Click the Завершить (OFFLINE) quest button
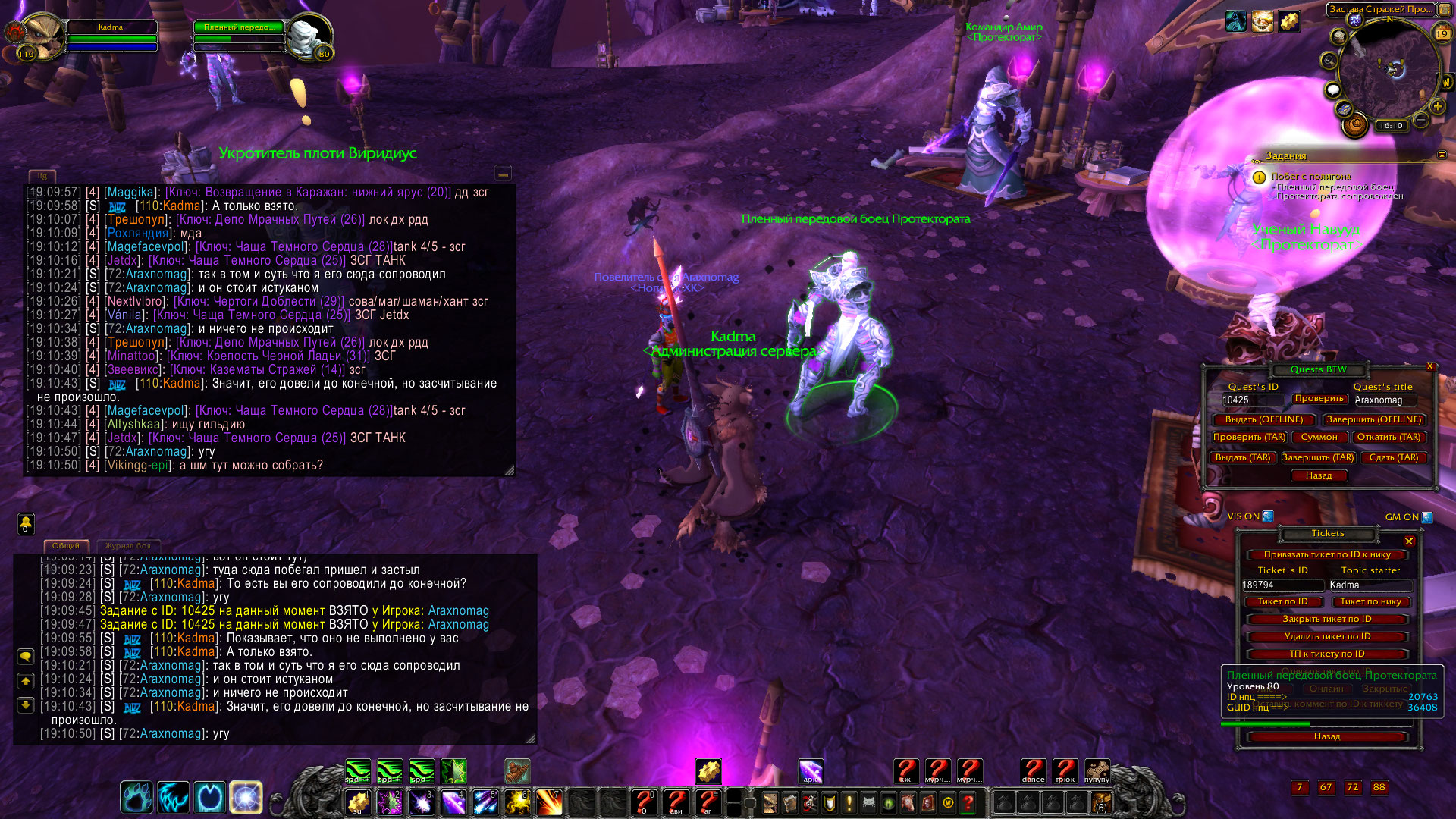 1373,419
